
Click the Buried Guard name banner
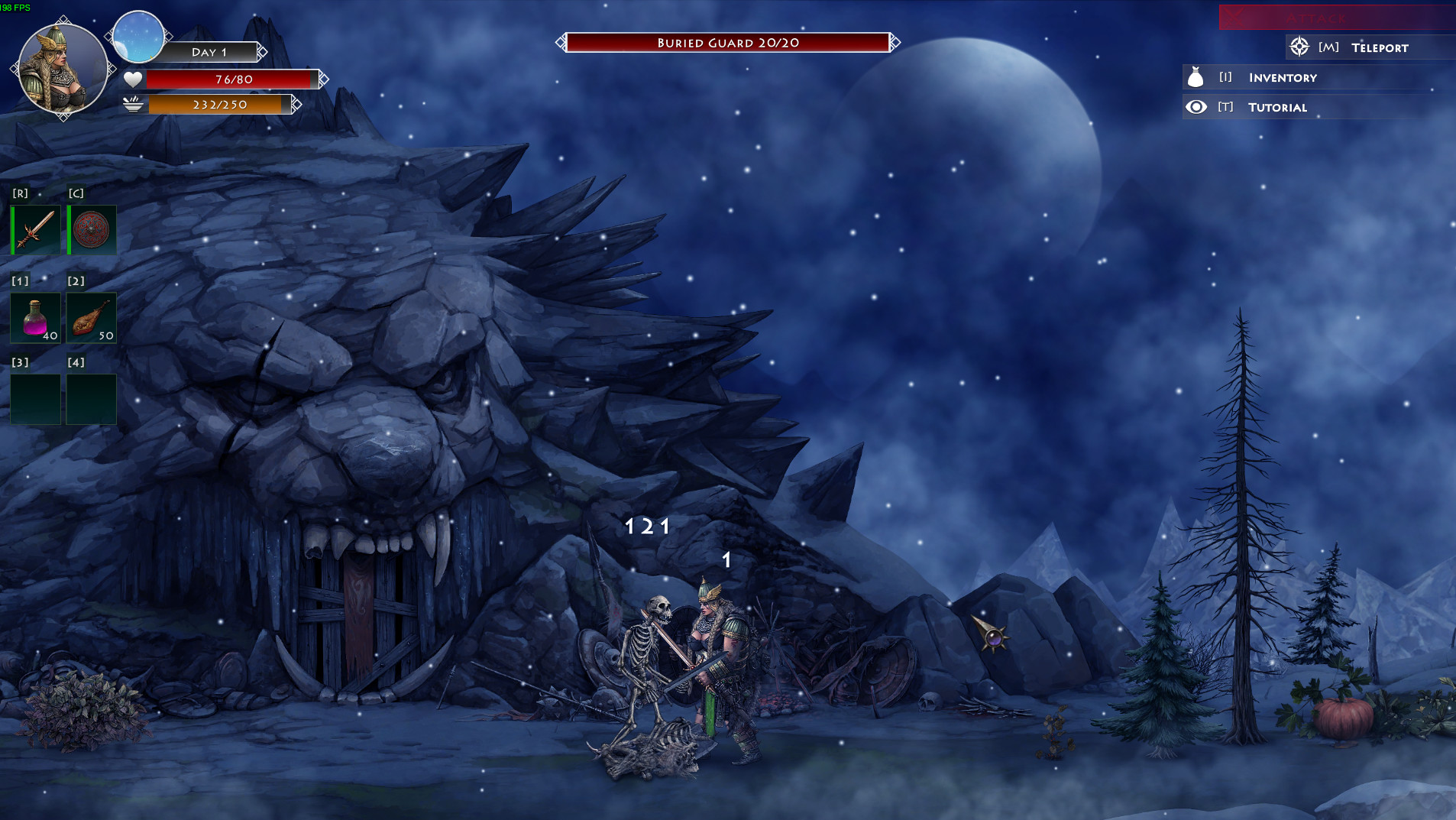[x=727, y=42]
